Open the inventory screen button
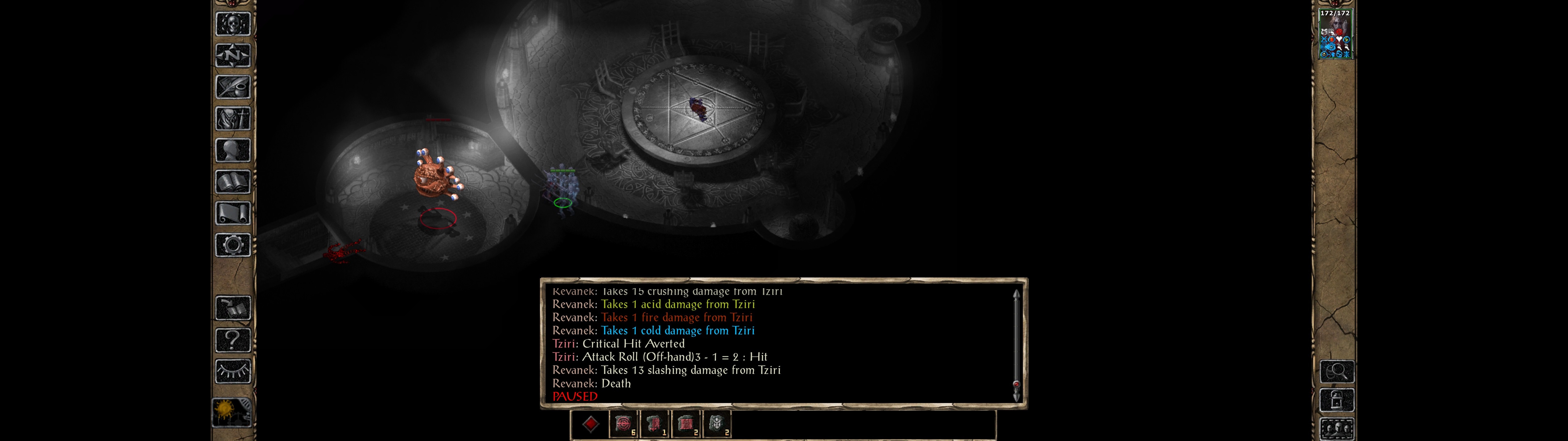The width and height of the screenshot is (1568, 441). (232, 119)
